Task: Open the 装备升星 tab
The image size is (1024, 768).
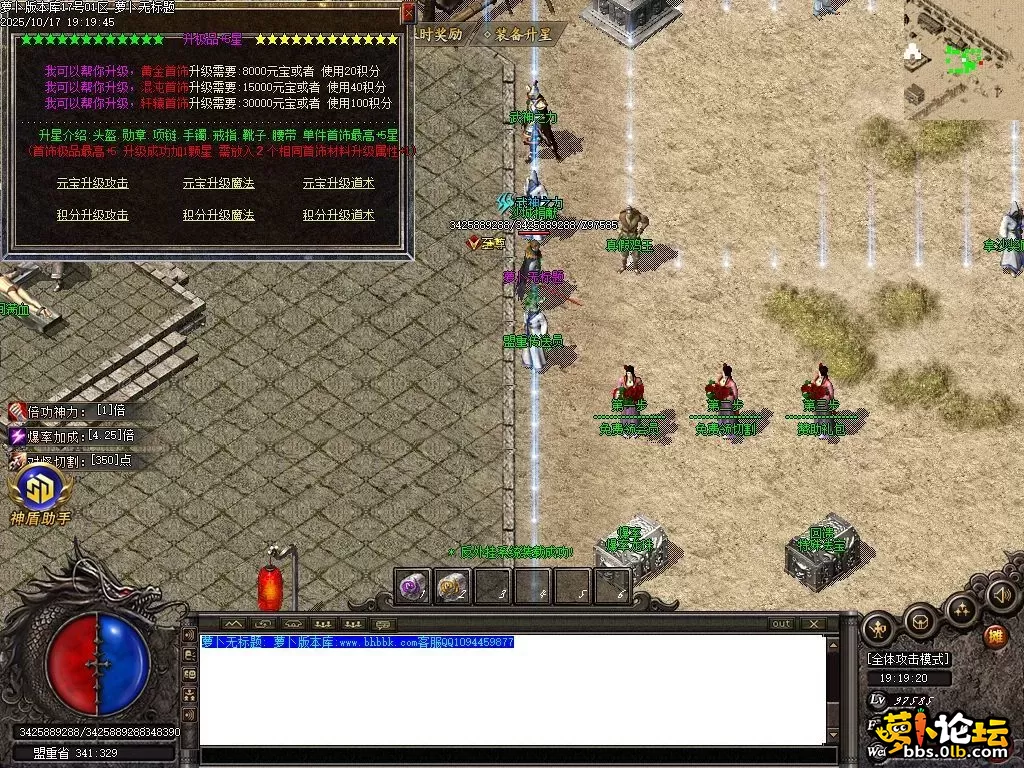Action: click(x=518, y=34)
